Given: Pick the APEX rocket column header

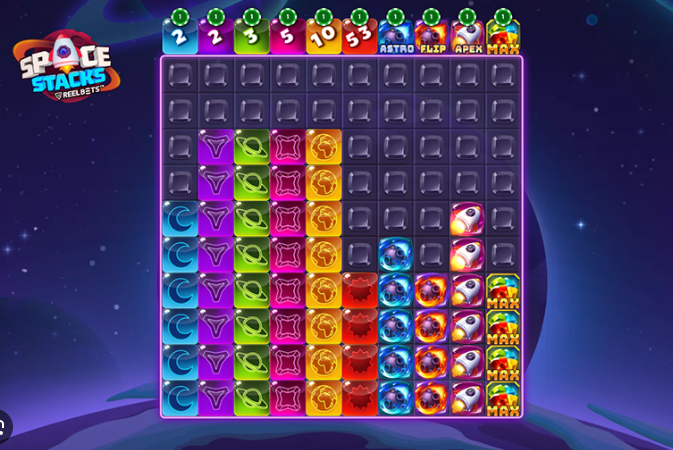Looking at the screenshot, I should (x=467, y=37).
